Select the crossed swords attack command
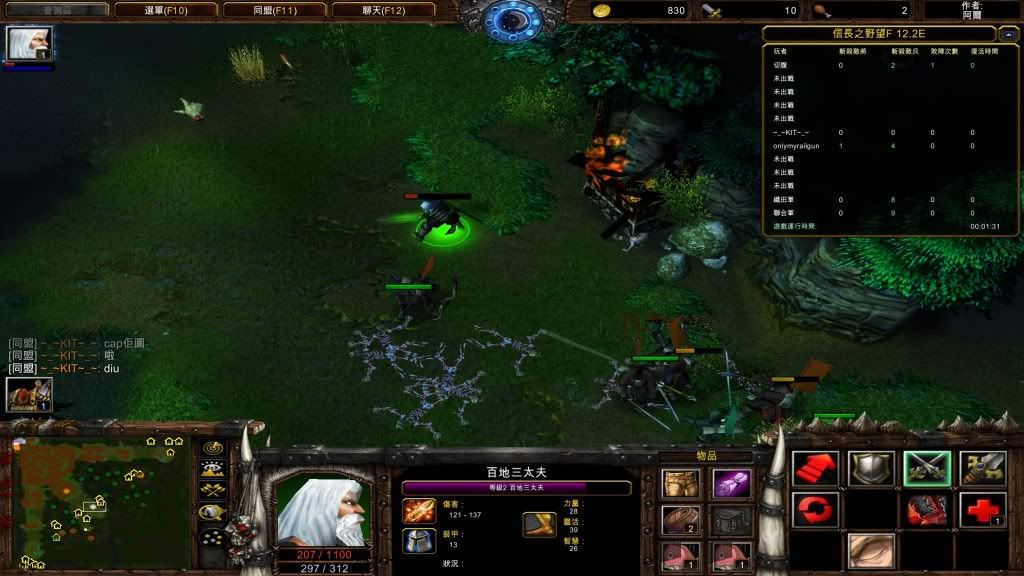The height and width of the screenshot is (576, 1024). (926, 468)
